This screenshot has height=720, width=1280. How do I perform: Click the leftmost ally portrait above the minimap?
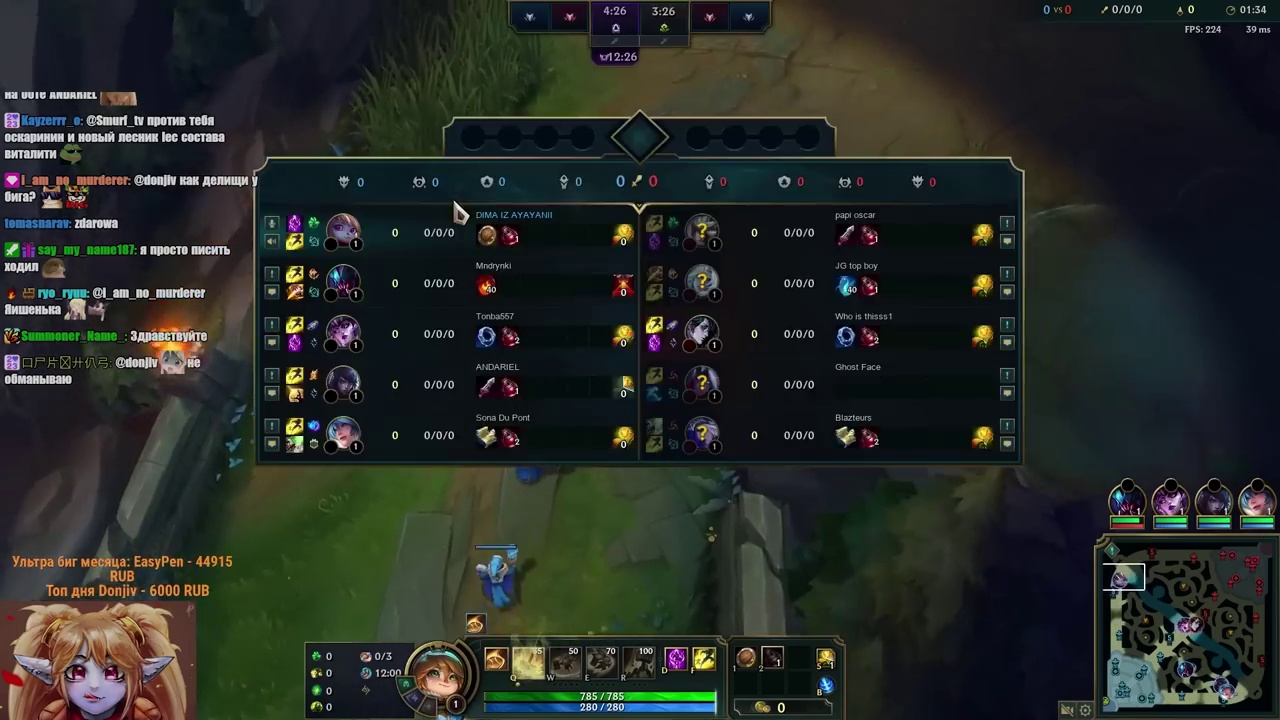(x=1127, y=500)
